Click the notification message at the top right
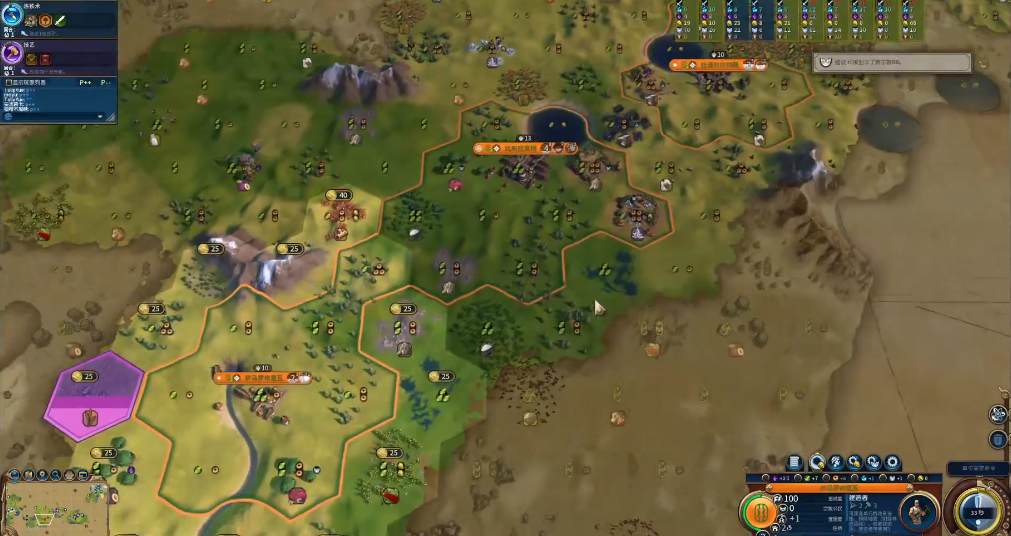 (892, 62)
